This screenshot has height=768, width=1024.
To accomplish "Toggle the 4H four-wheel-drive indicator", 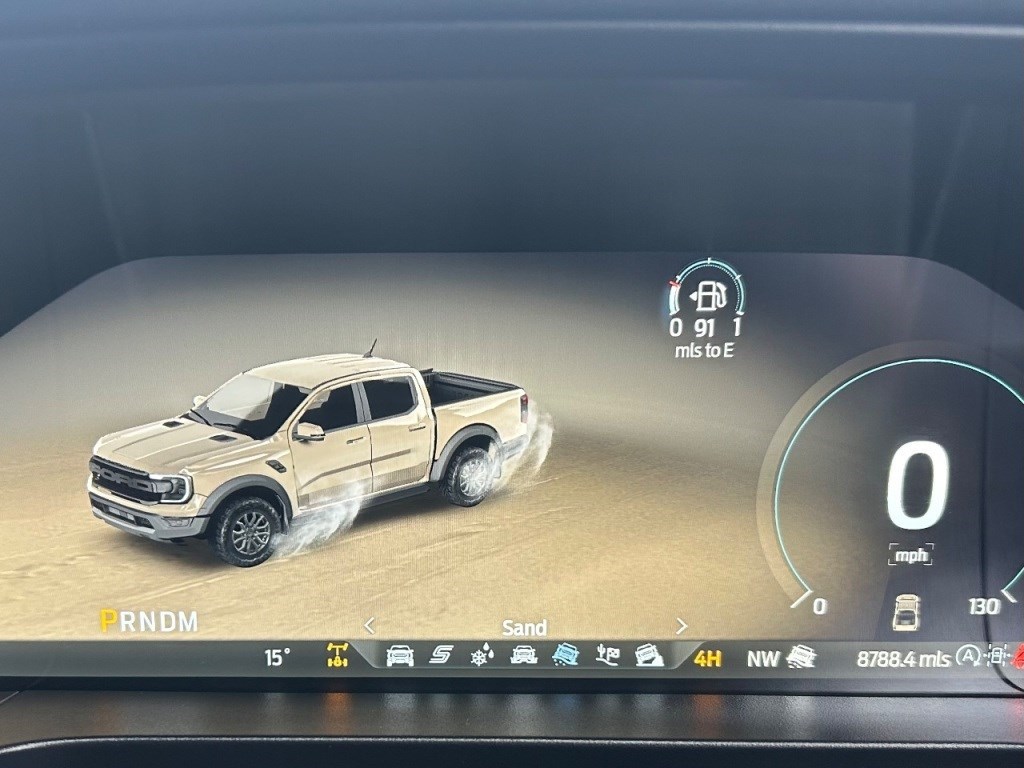I will point(708,658).
